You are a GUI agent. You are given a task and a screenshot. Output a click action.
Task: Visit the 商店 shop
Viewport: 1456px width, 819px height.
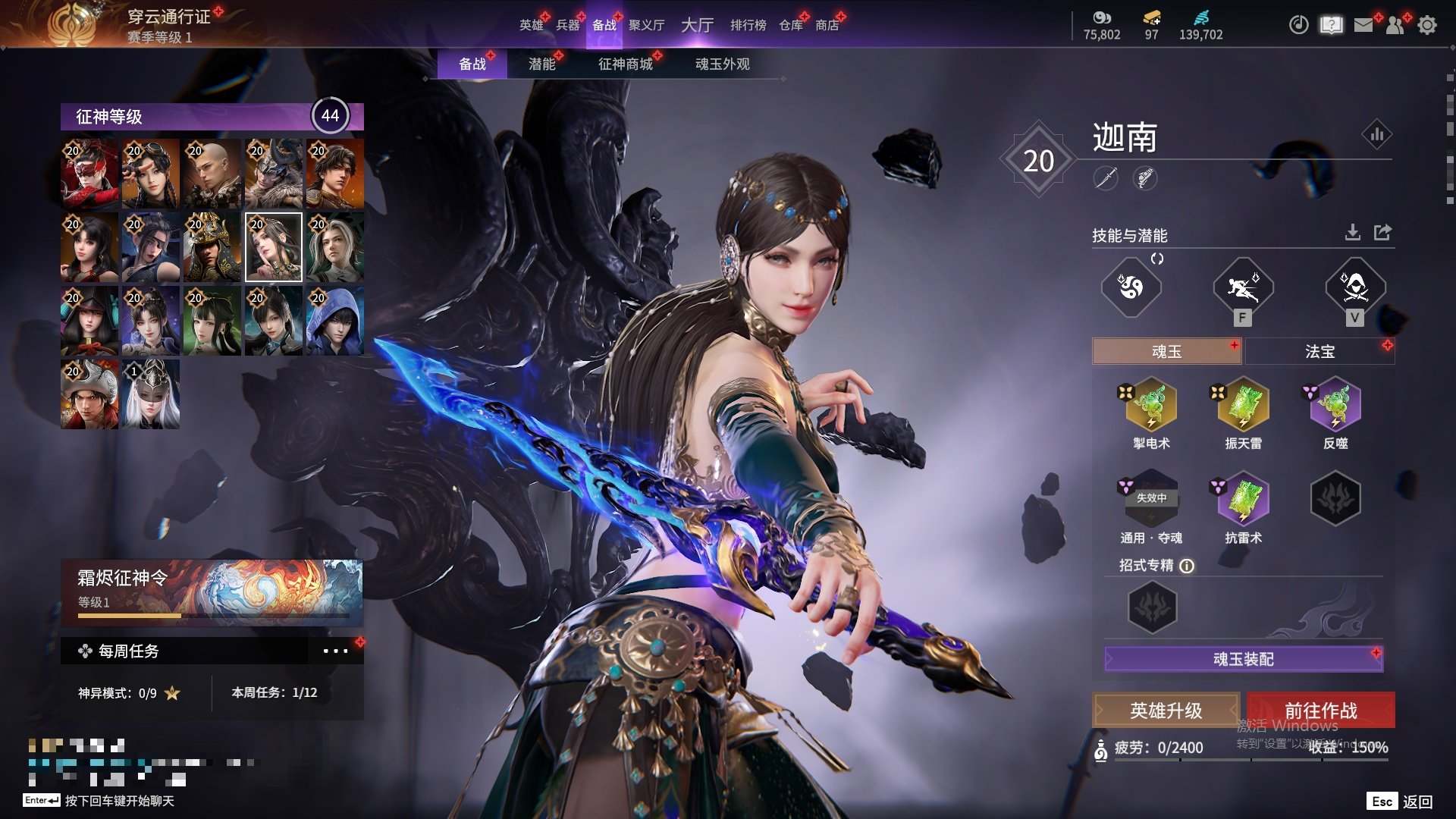pyautogui.click(x=827, y=25)
